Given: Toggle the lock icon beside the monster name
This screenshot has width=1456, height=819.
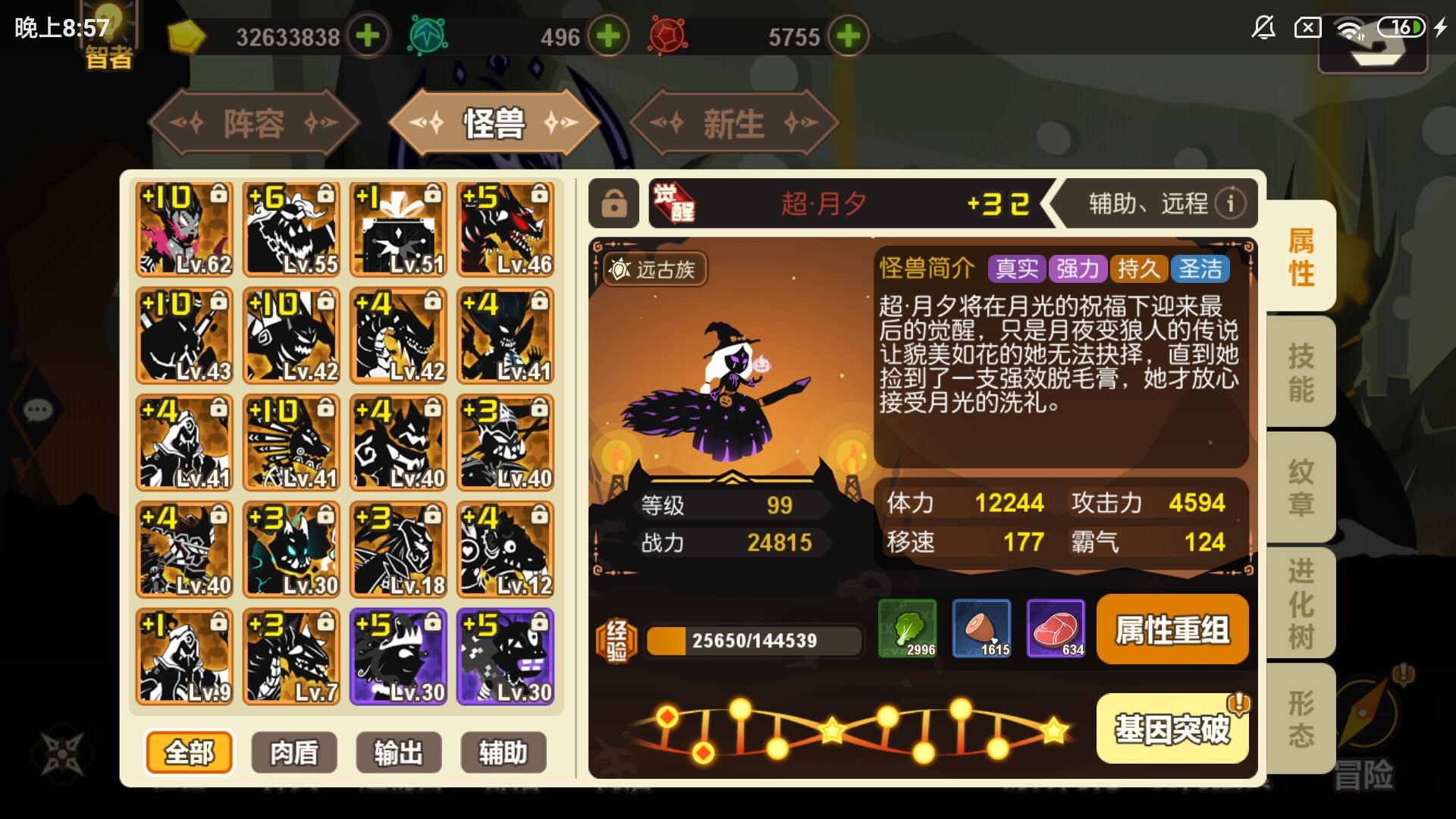Looking at the screenshot, I should point(614,202).
